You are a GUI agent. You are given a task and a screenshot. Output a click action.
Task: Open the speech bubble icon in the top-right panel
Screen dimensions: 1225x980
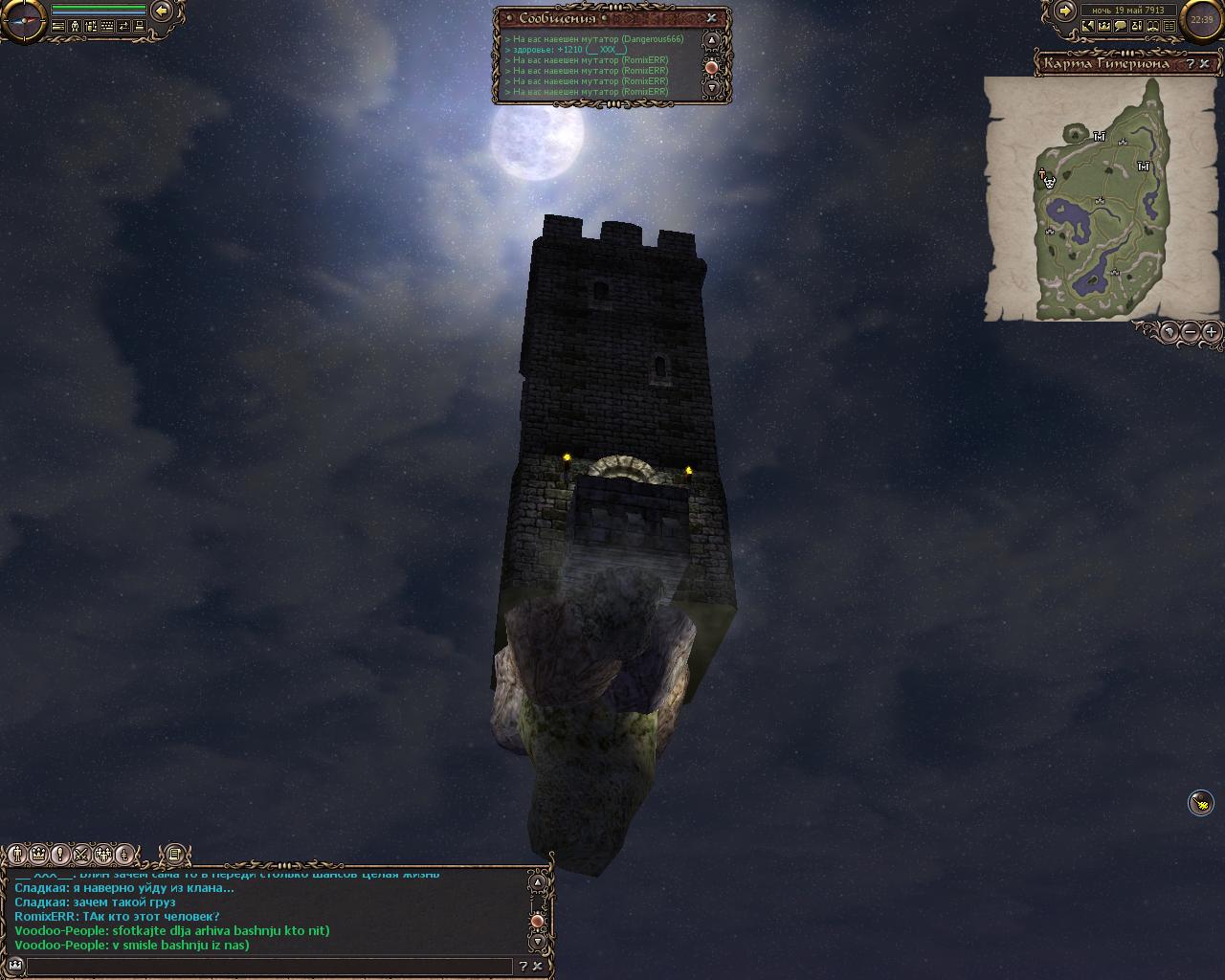[1121, 27]
